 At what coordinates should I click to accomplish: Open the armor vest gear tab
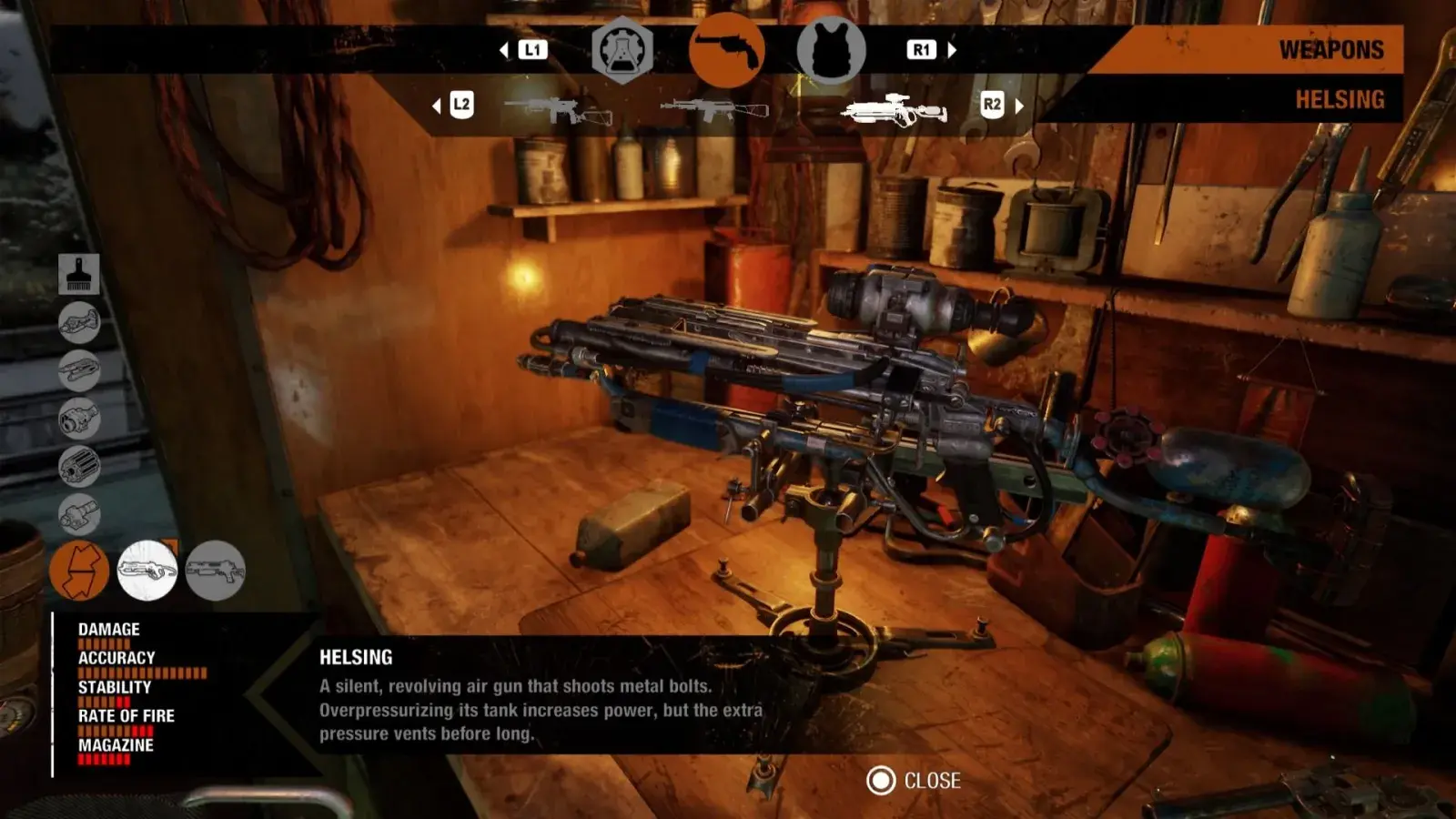[x=831, y=51]
